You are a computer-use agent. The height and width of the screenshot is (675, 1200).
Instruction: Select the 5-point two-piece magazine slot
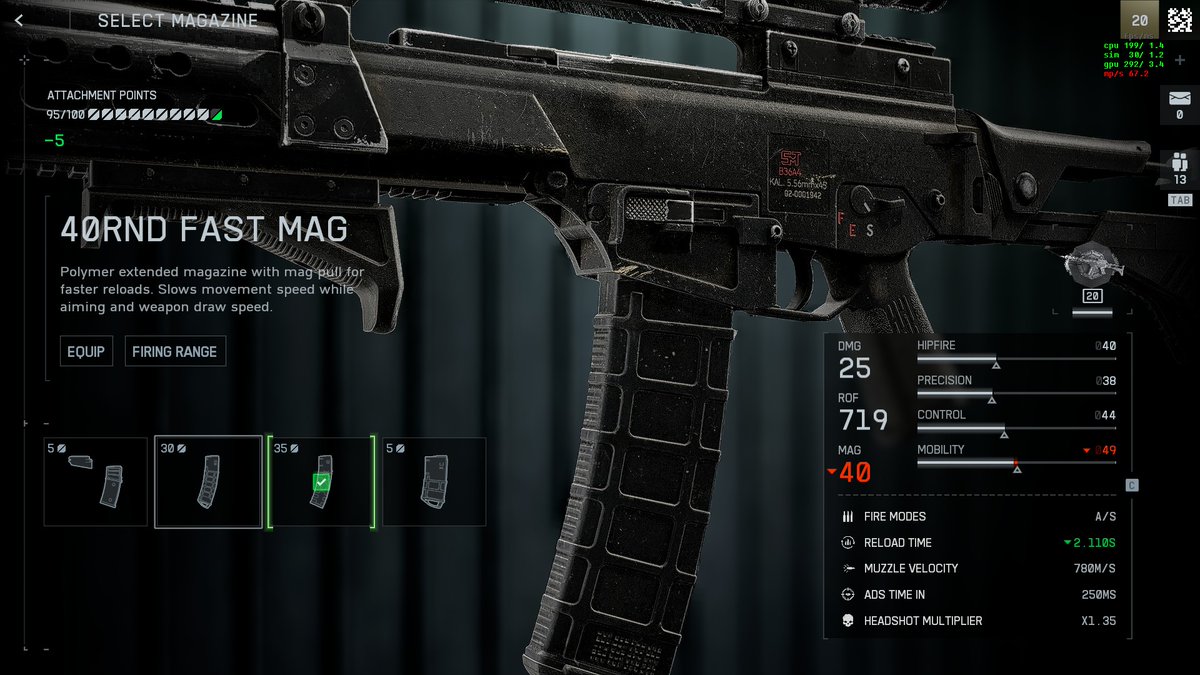(x=96, y=482)
